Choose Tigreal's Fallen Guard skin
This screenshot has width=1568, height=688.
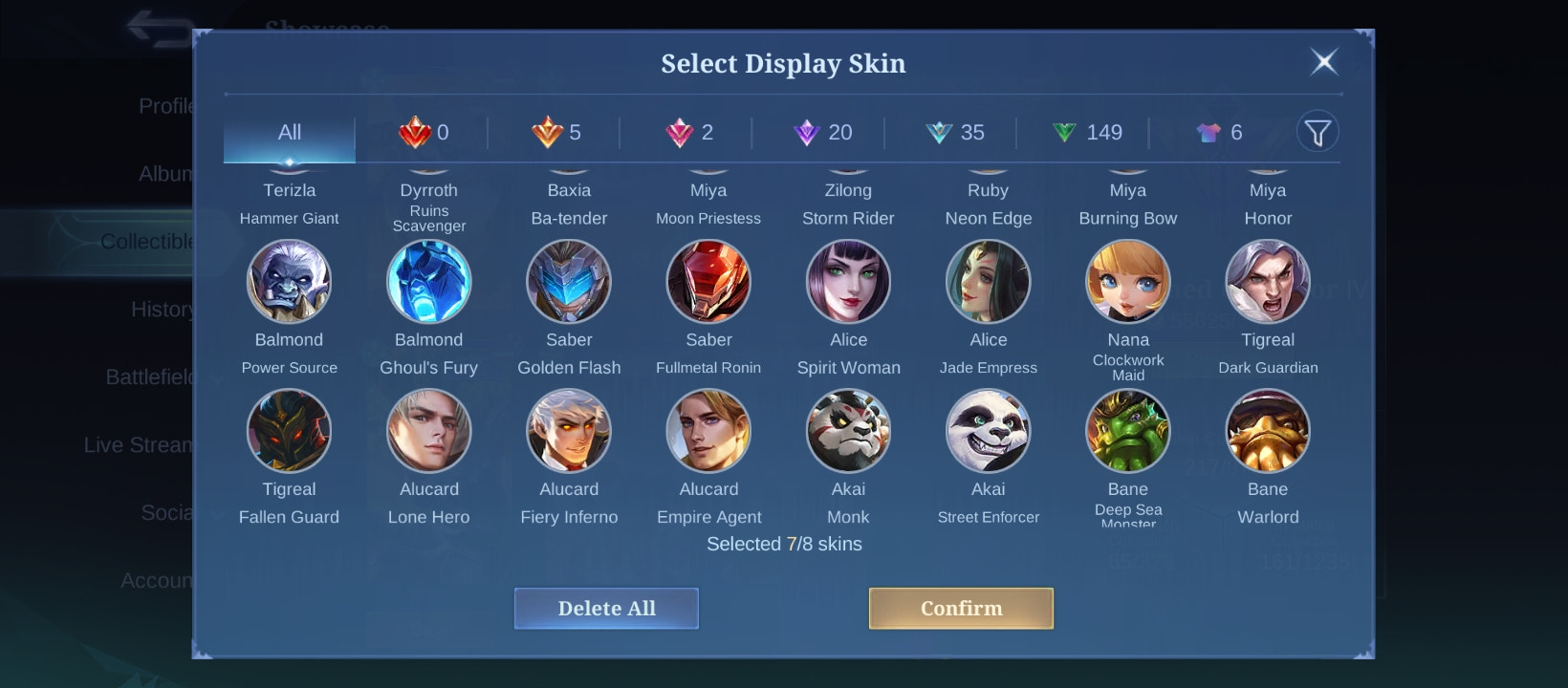[289, 431]
